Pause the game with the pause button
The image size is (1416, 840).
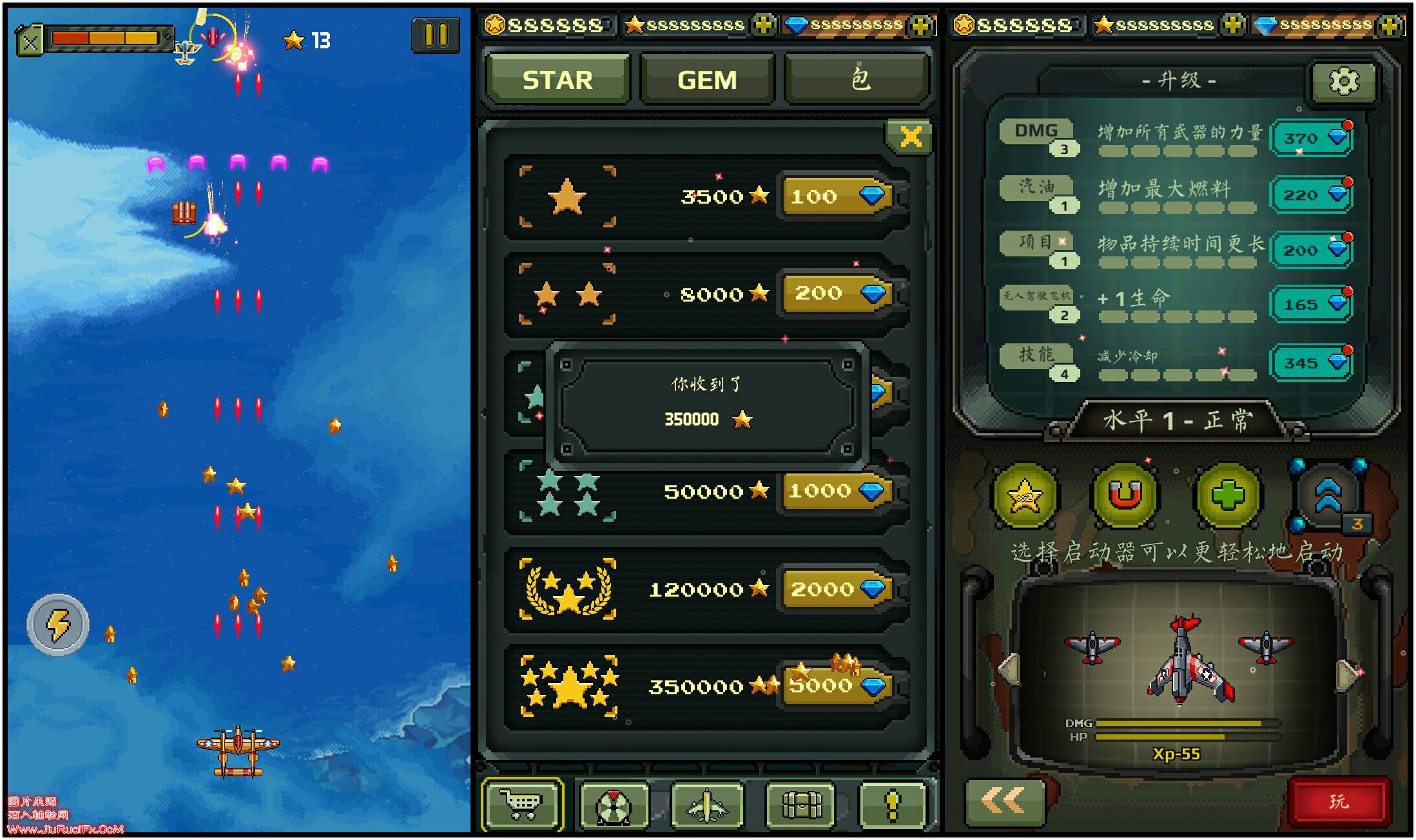436,35
